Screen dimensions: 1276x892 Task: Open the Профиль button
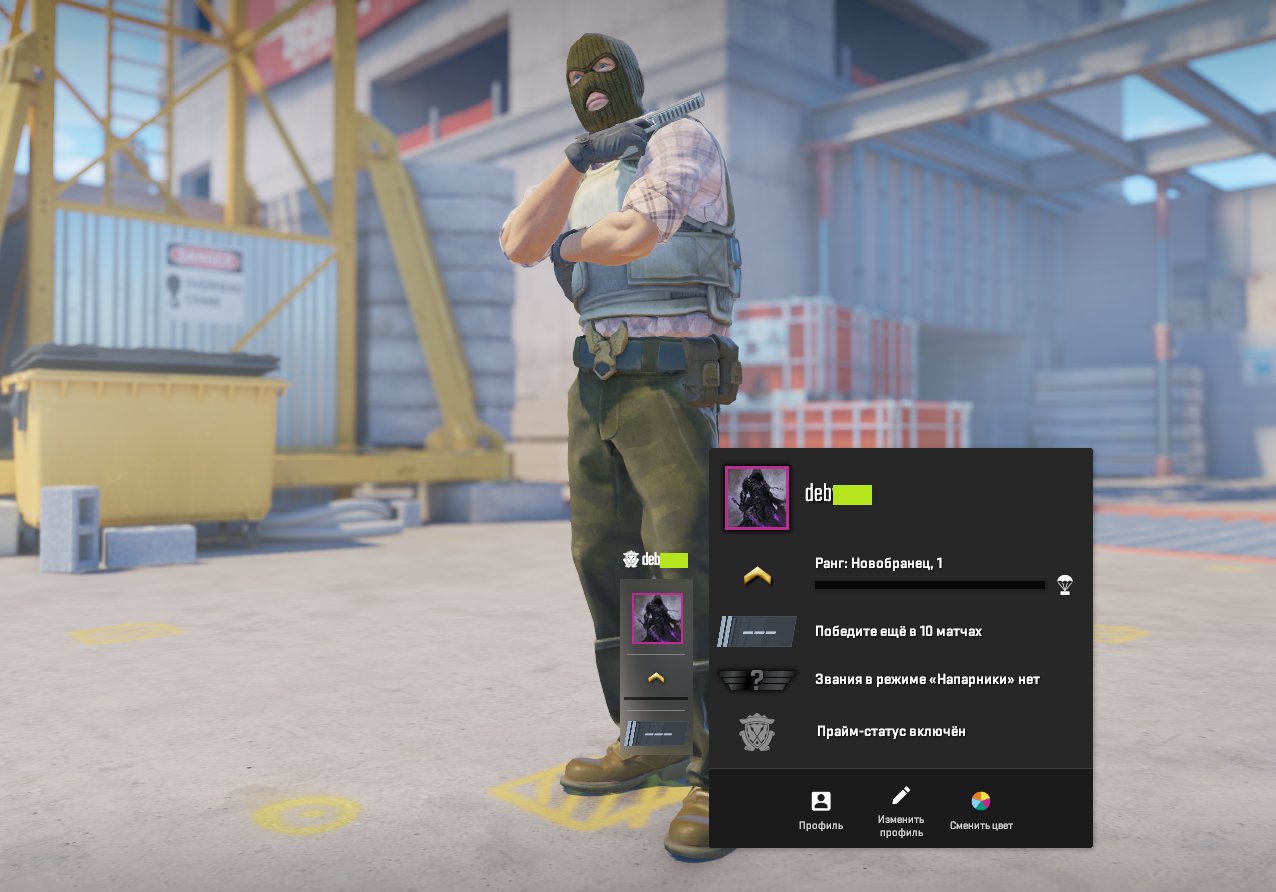click(820, 809)
